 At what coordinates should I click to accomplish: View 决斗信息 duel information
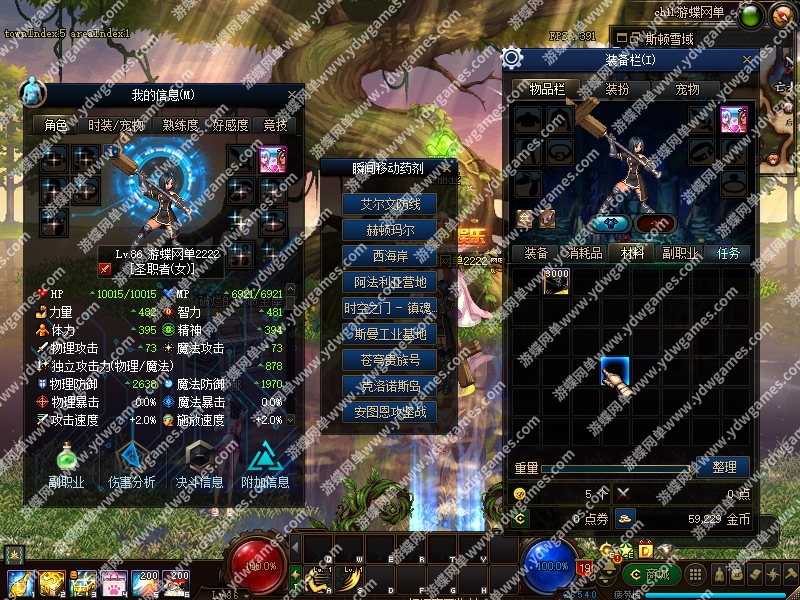[x=199, y=463]
